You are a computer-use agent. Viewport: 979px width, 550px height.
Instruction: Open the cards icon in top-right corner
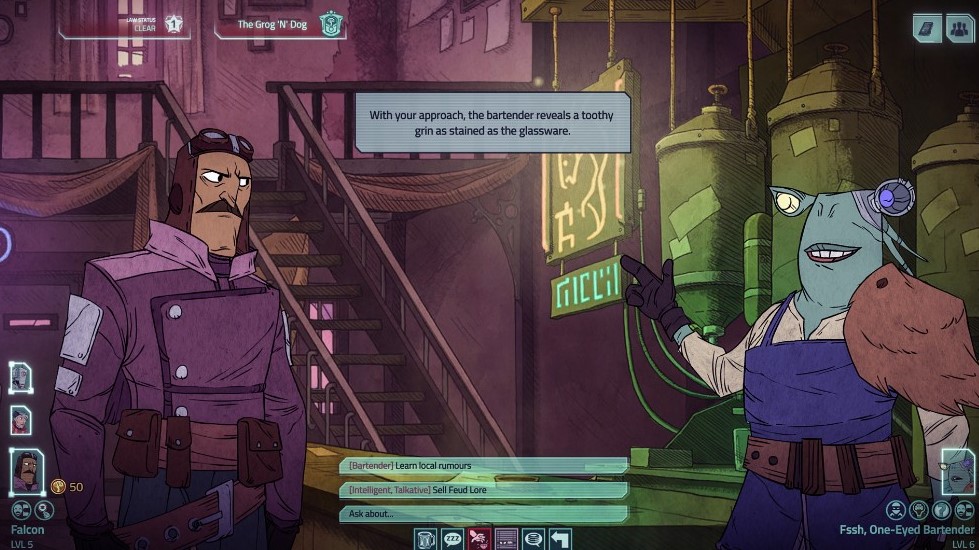926,27
